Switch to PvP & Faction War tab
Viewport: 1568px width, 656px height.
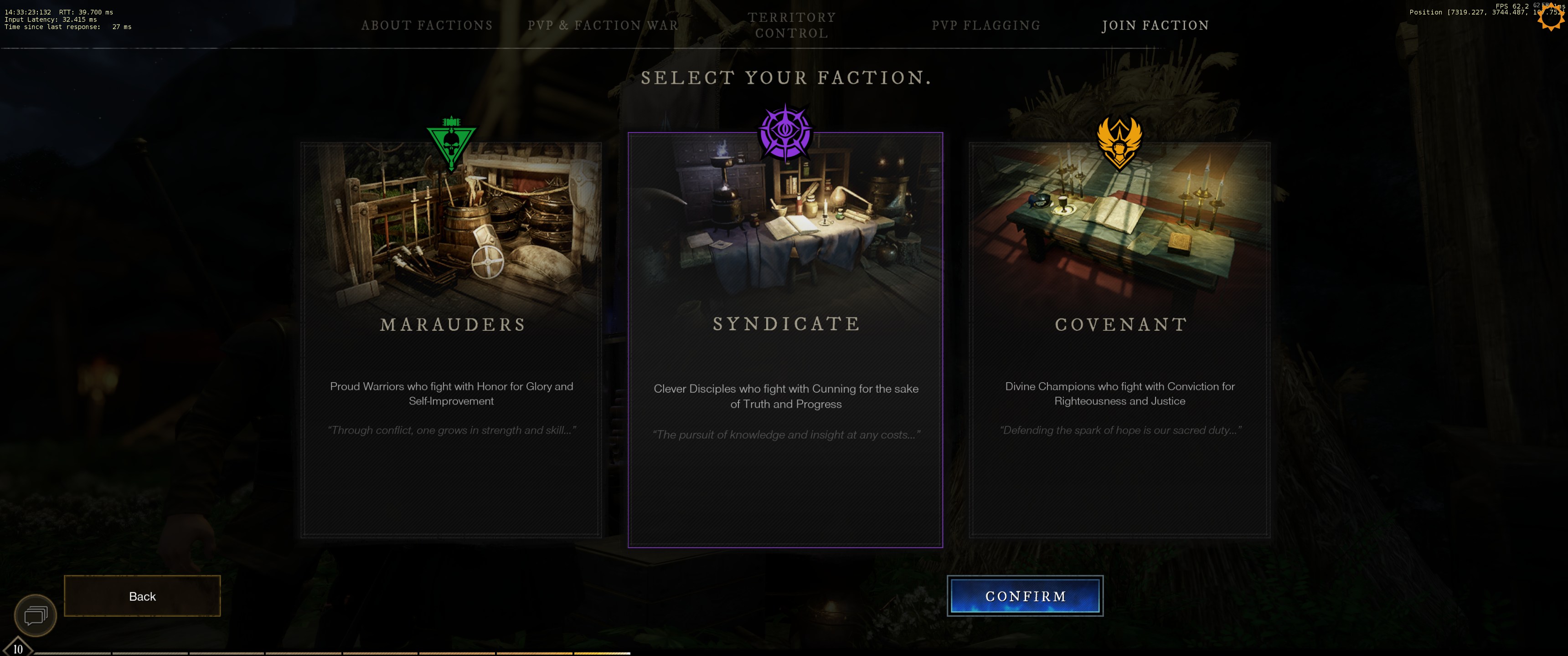pyautogui.click(x=603, y=26)
